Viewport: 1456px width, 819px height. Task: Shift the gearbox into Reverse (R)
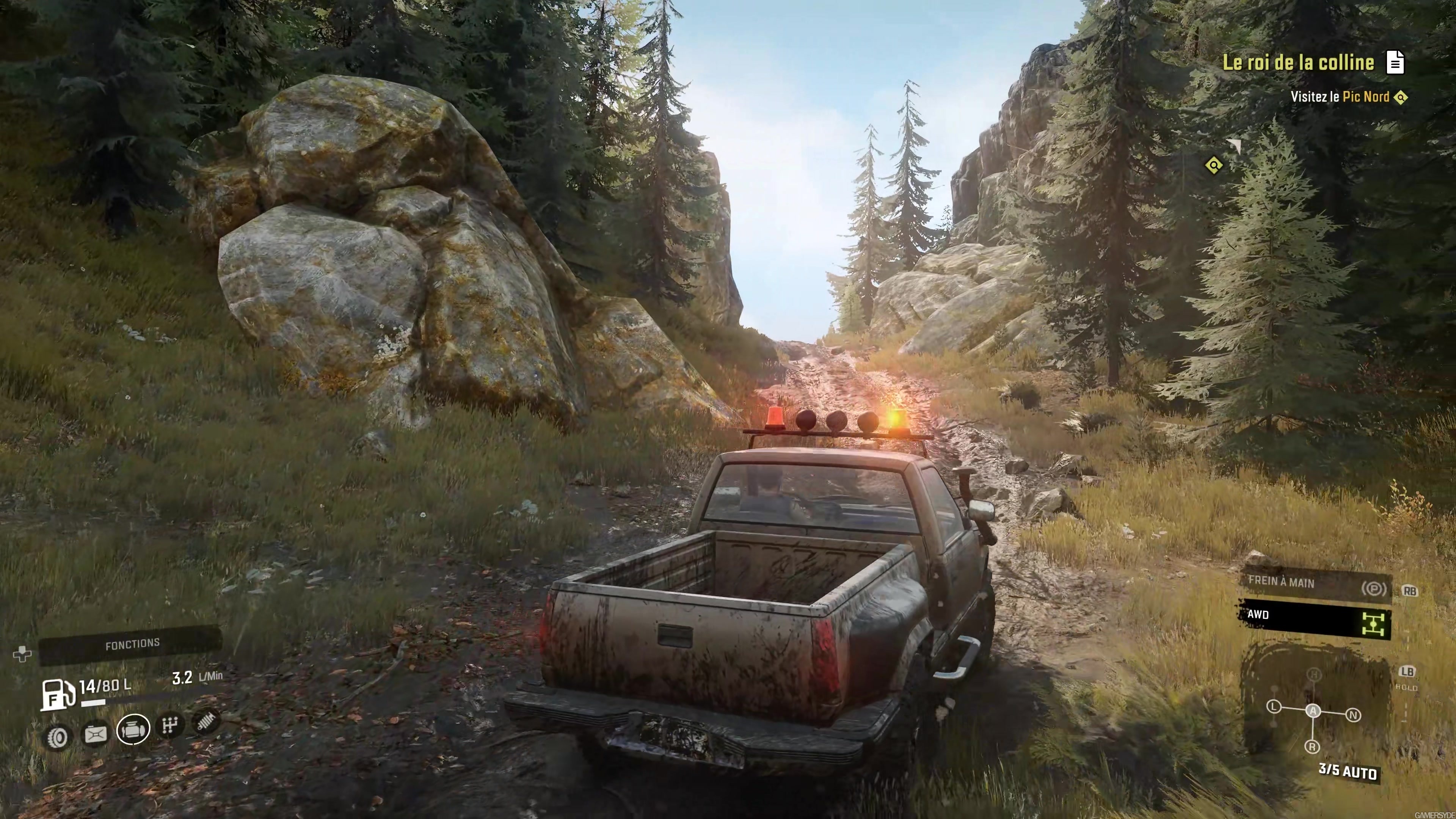click(x=1312, y=747)
